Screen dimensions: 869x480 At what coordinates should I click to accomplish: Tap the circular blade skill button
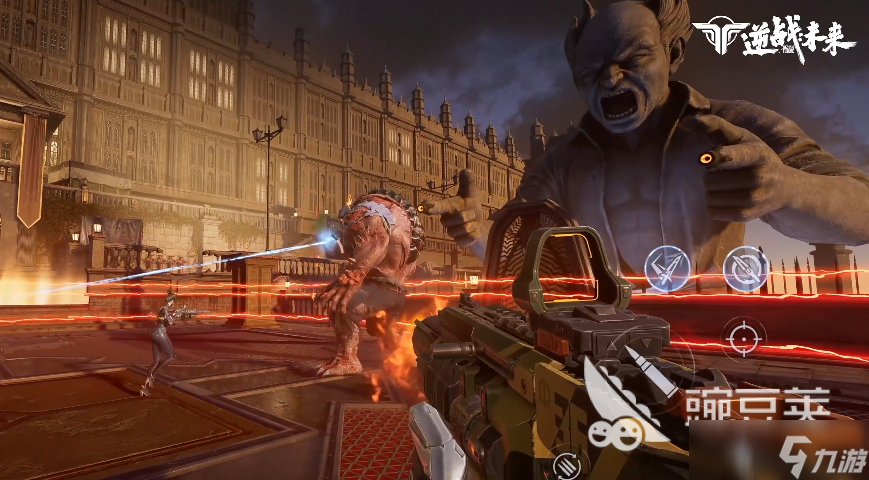coord(745,267)
